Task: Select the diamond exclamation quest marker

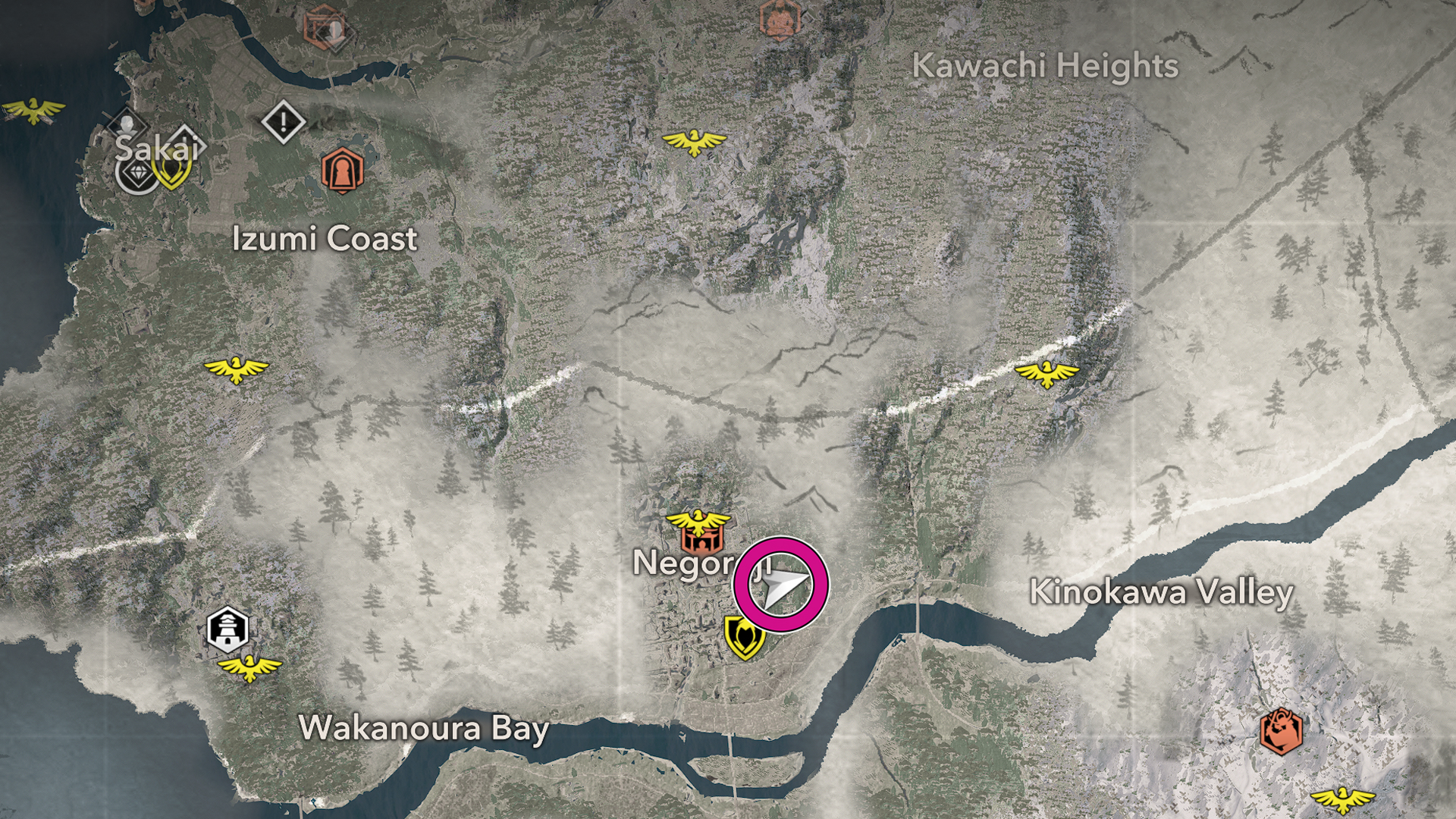Action: (284, 121)
